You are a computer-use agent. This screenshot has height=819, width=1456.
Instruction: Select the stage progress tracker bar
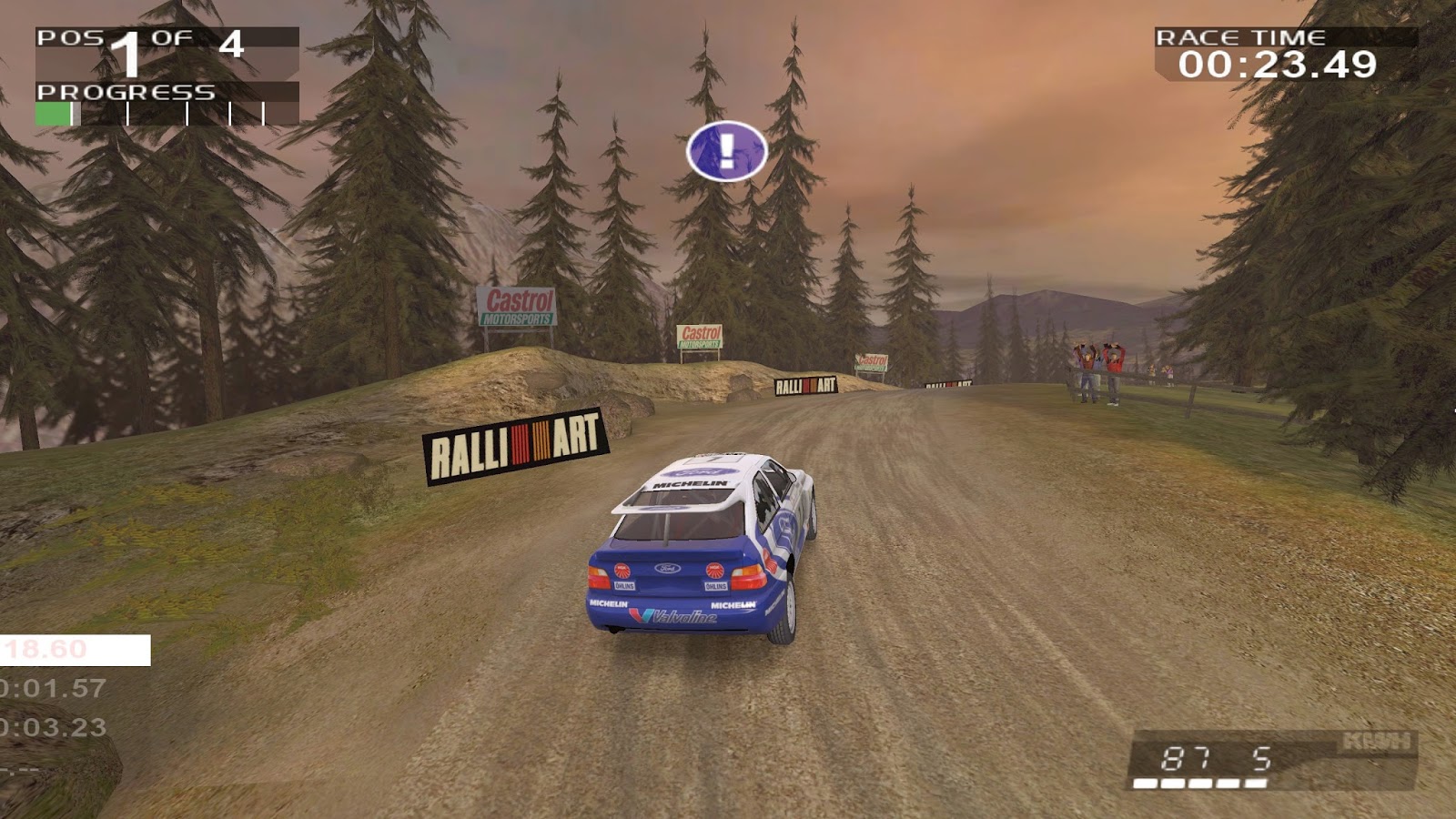pyautogui.click(x=167, y=114)
